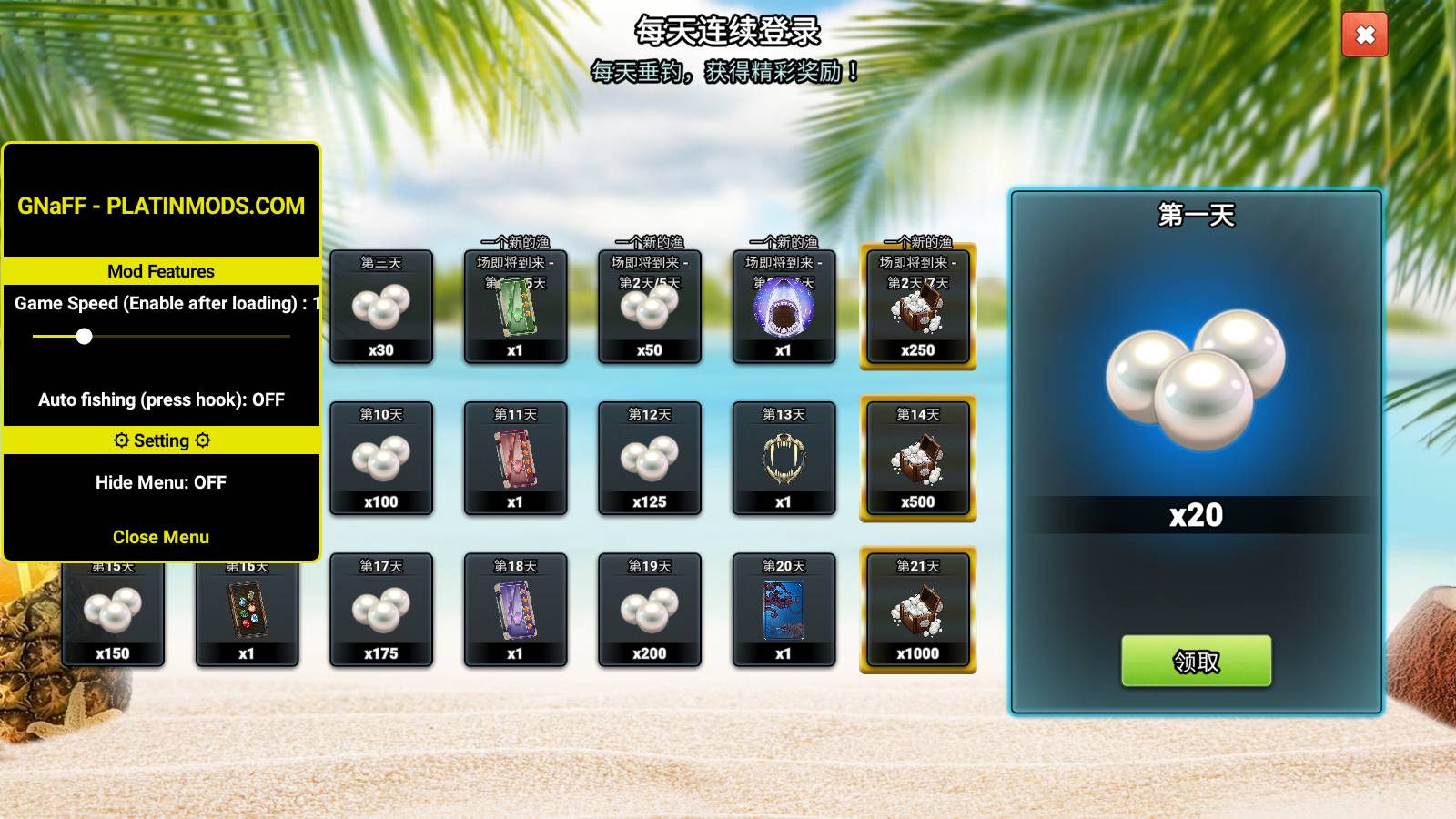Click the Game Speed slider handle
This screenshot has height=819, width=1456.
(84, 337)
